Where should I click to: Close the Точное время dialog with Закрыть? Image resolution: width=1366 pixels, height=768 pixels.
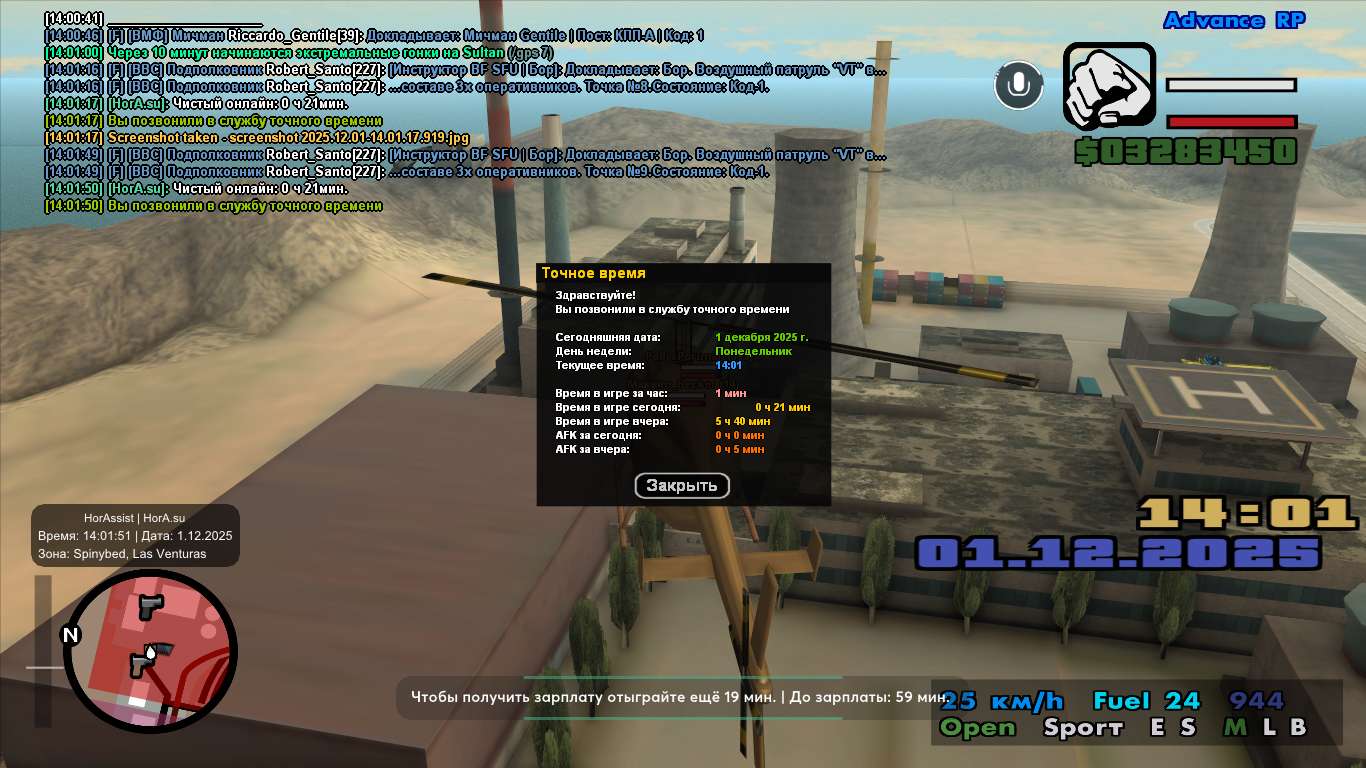click(682, 486)
